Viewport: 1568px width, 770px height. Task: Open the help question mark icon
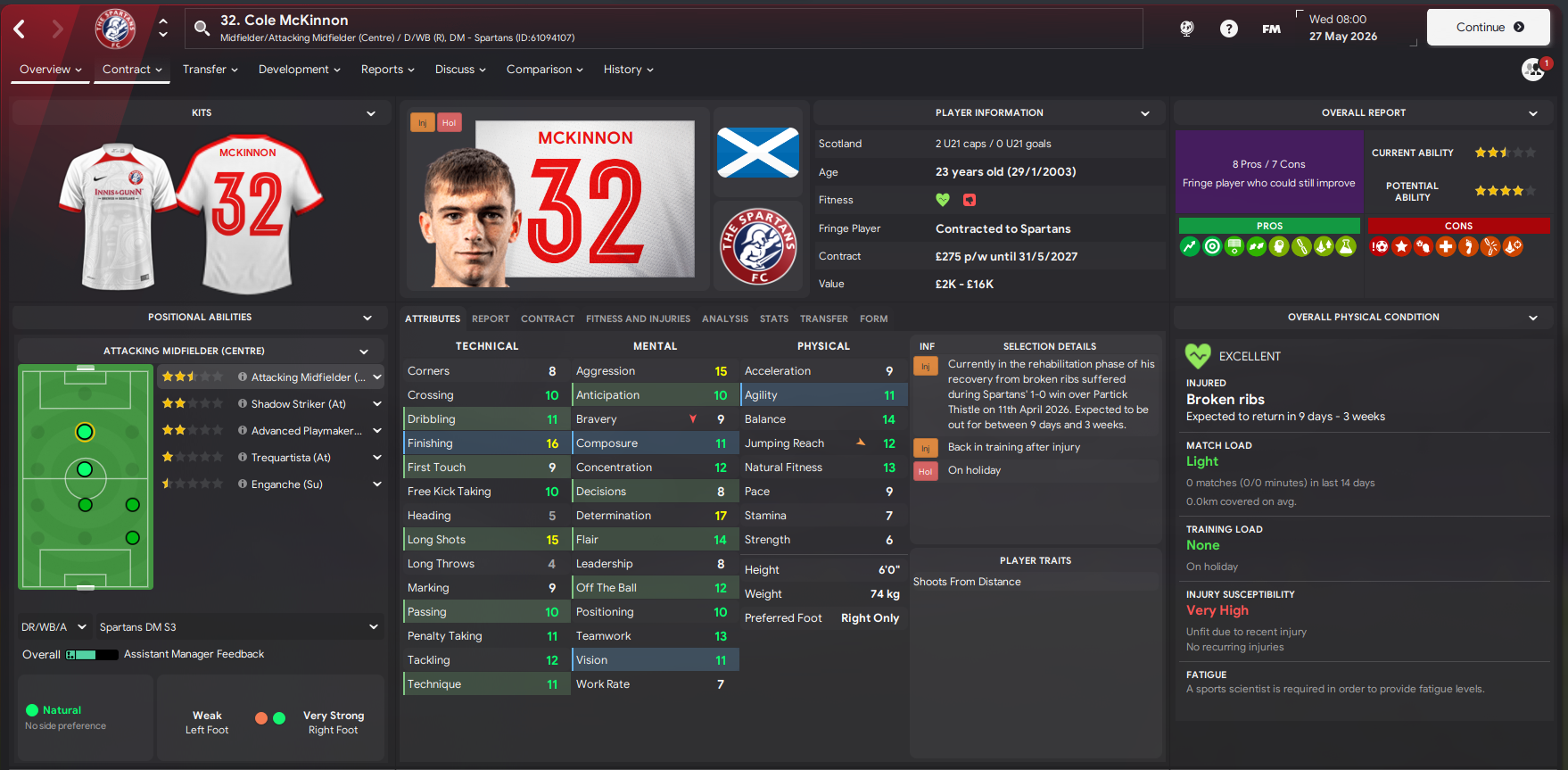1228,29
